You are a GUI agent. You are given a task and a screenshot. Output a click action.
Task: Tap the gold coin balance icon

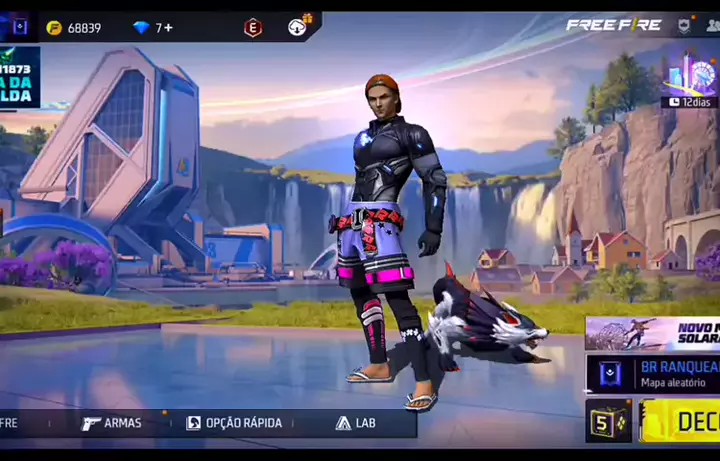pyautogui.click(x=54, y=27)
